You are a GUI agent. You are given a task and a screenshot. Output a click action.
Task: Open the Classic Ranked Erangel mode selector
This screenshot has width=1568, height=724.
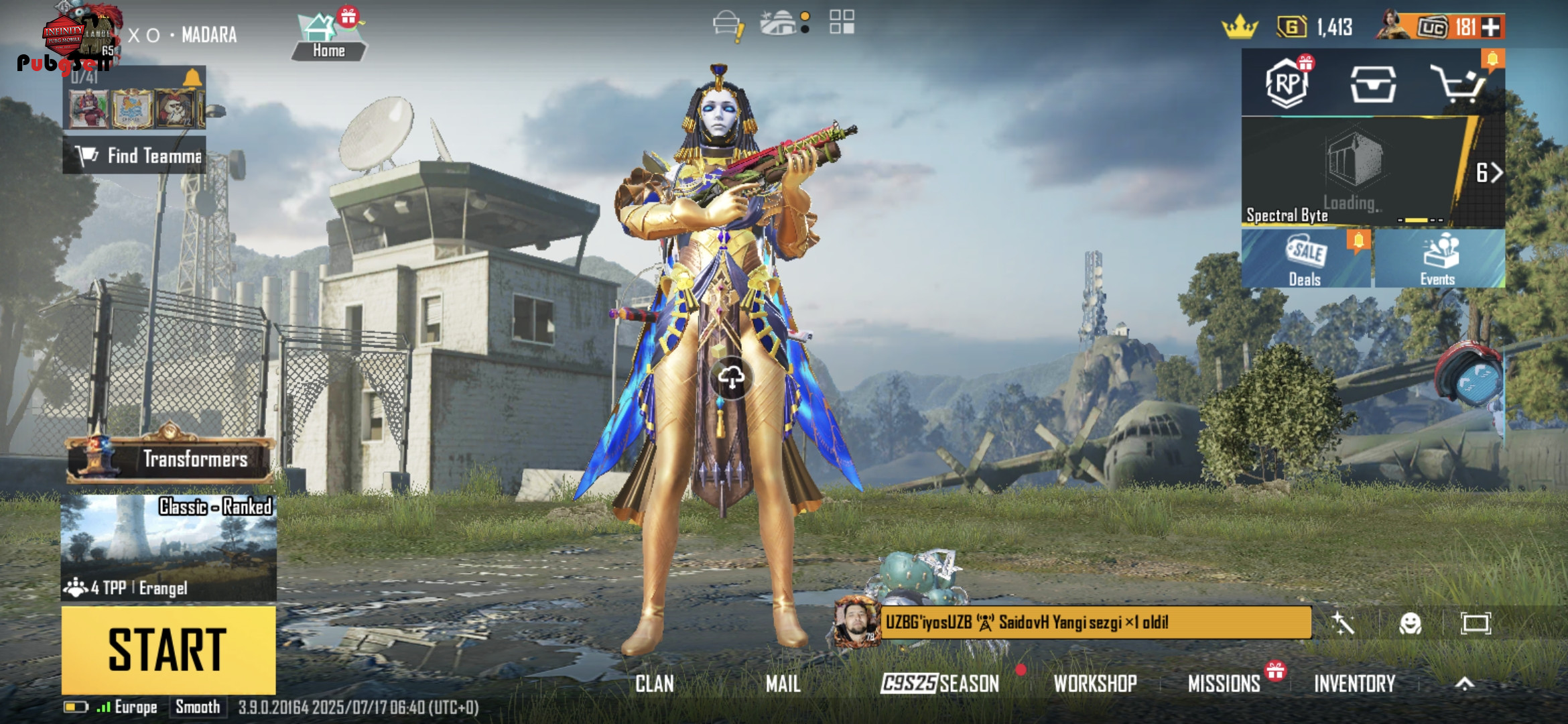point(168,547)
